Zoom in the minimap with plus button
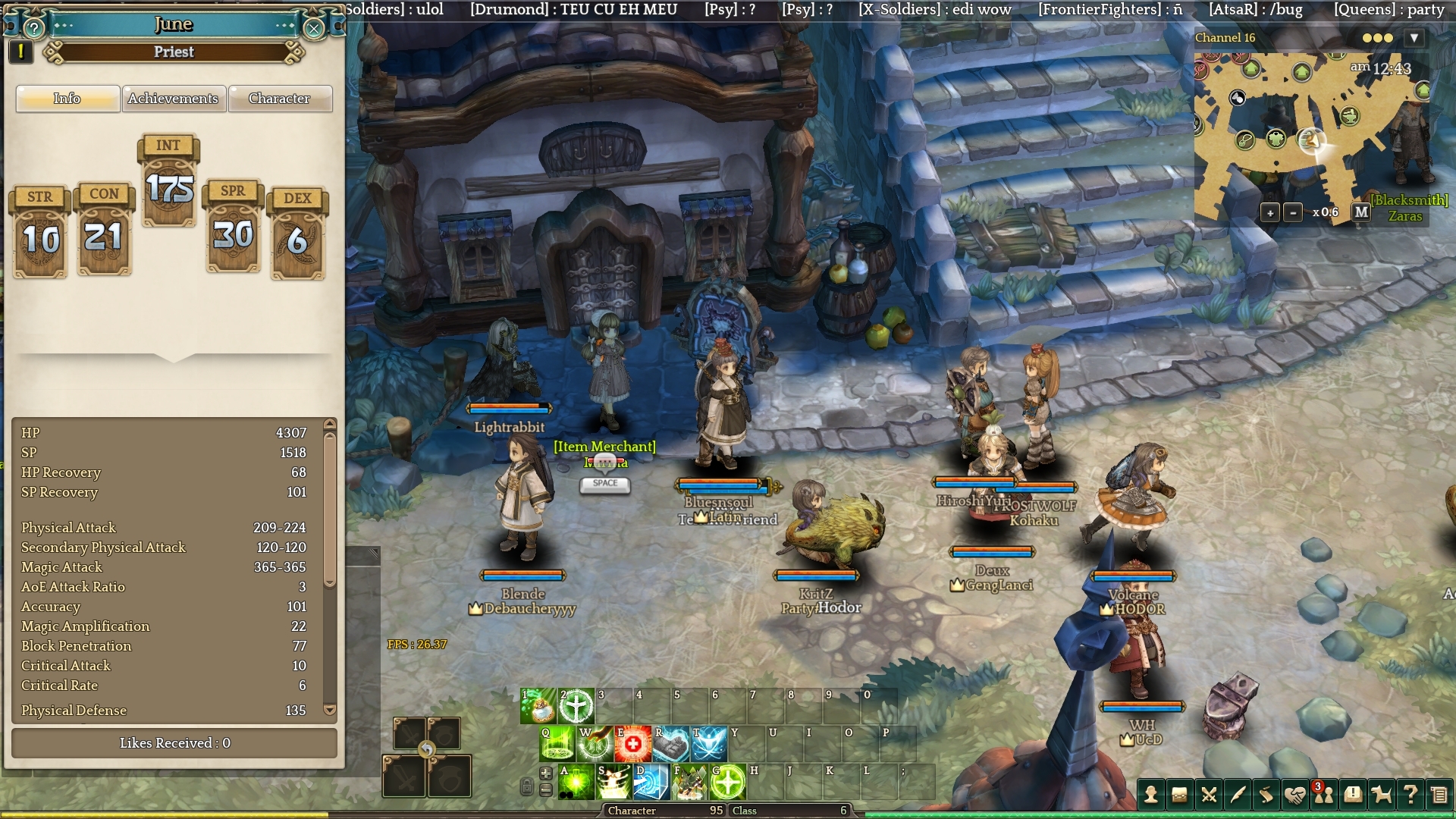 [x=1270, y=213]
